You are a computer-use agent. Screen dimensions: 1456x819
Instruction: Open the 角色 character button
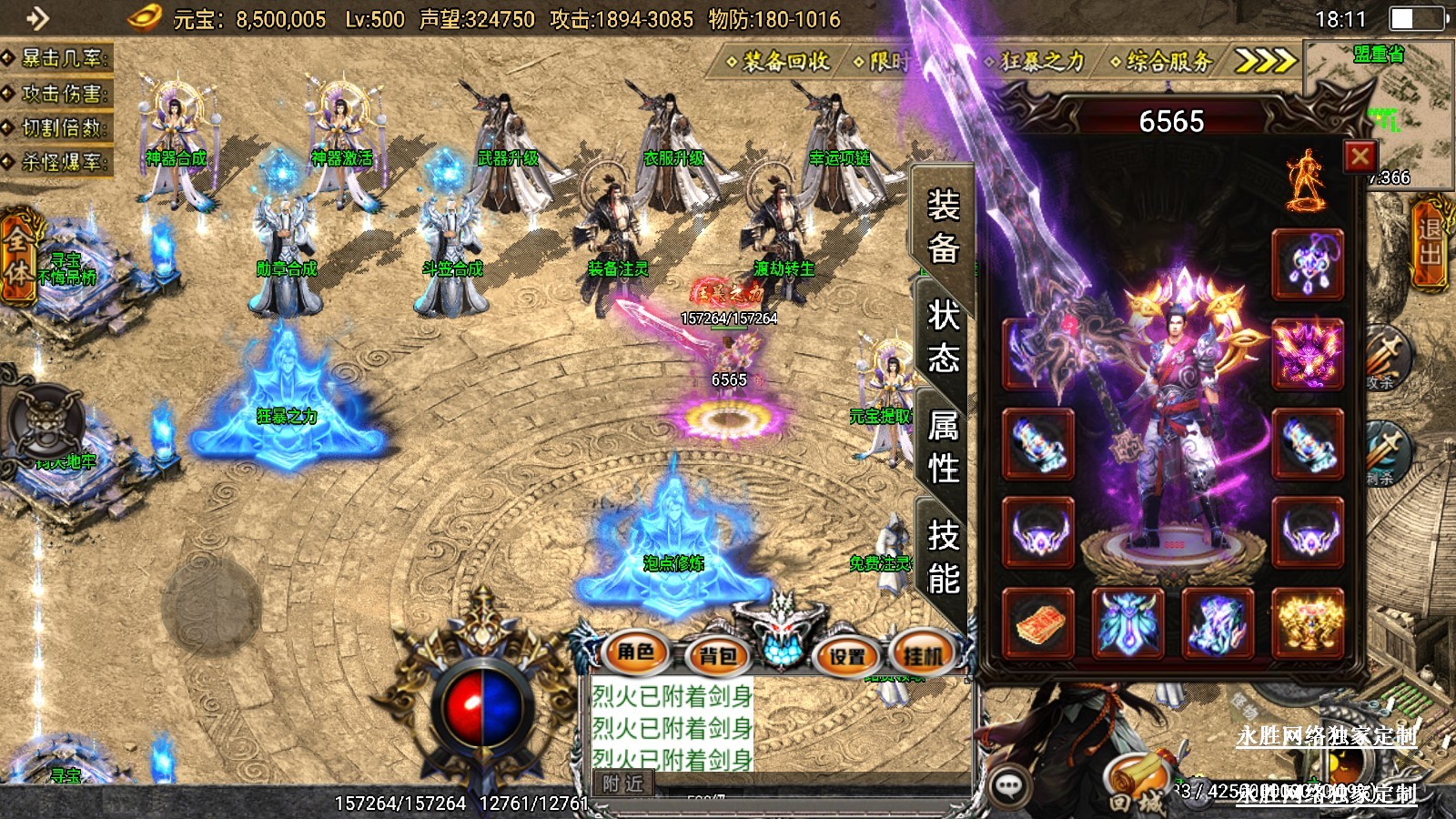click(635, 652)
